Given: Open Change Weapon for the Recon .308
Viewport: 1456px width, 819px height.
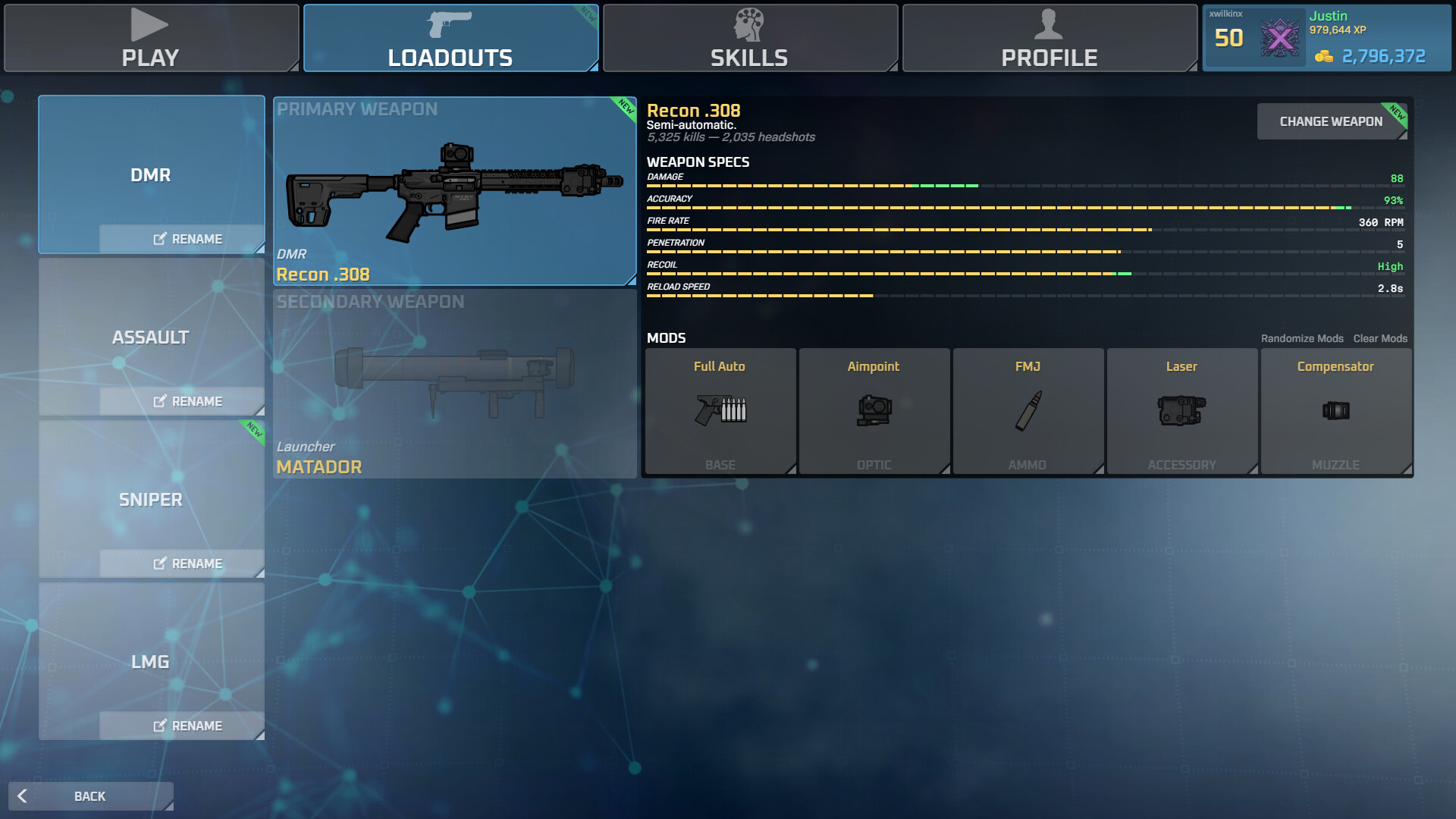Looking at the screenshot, I should [1331, 121].
